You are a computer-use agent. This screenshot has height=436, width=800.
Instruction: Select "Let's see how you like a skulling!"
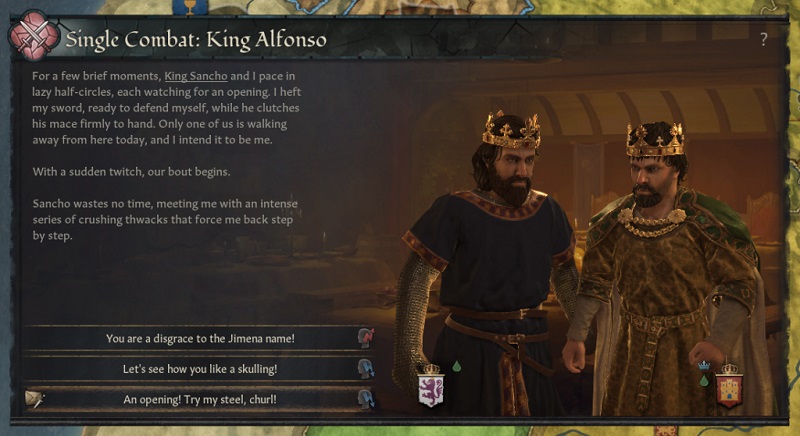200,369
